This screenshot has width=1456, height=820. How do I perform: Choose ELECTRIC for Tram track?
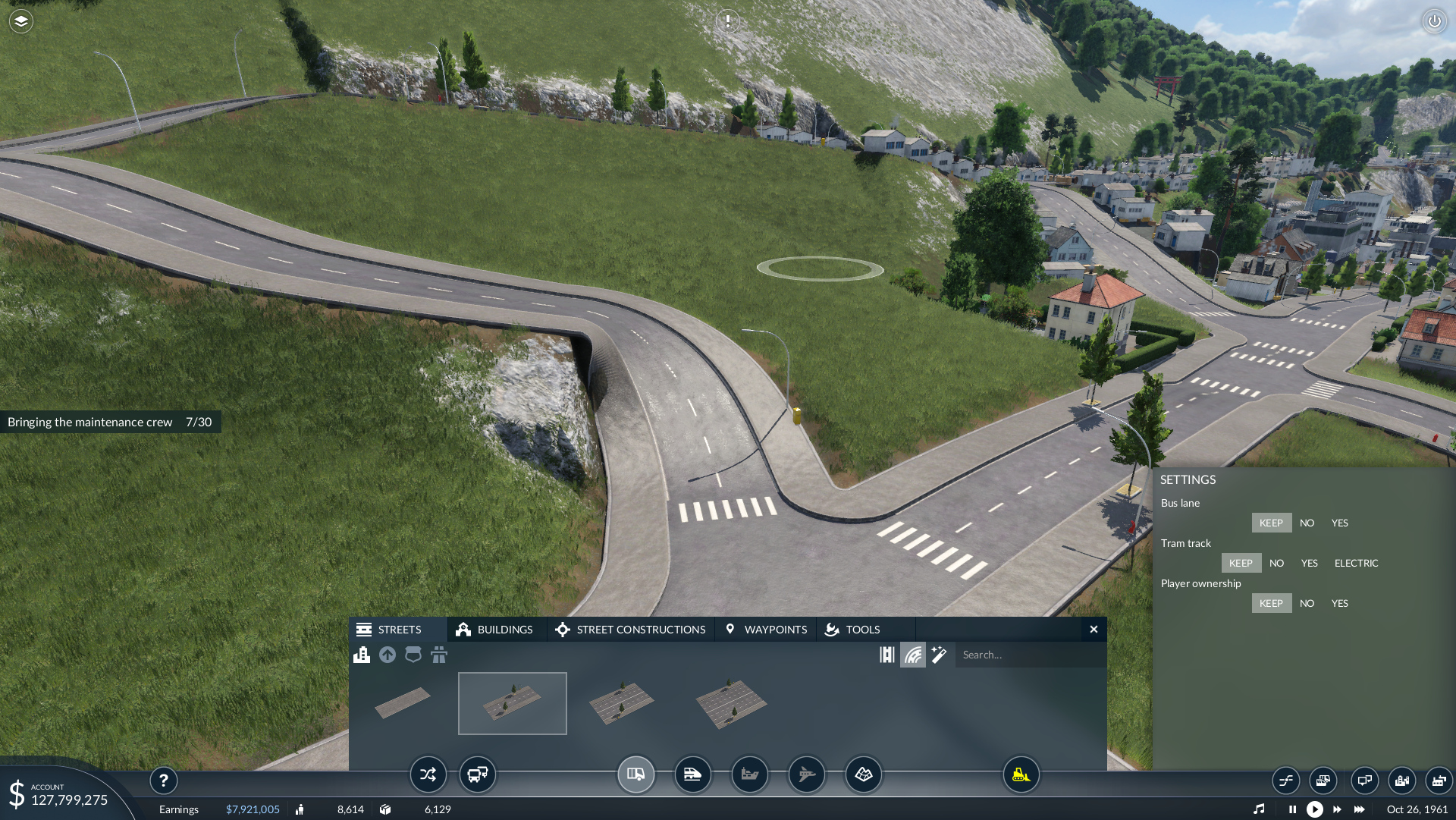(x=1356, y=563)
